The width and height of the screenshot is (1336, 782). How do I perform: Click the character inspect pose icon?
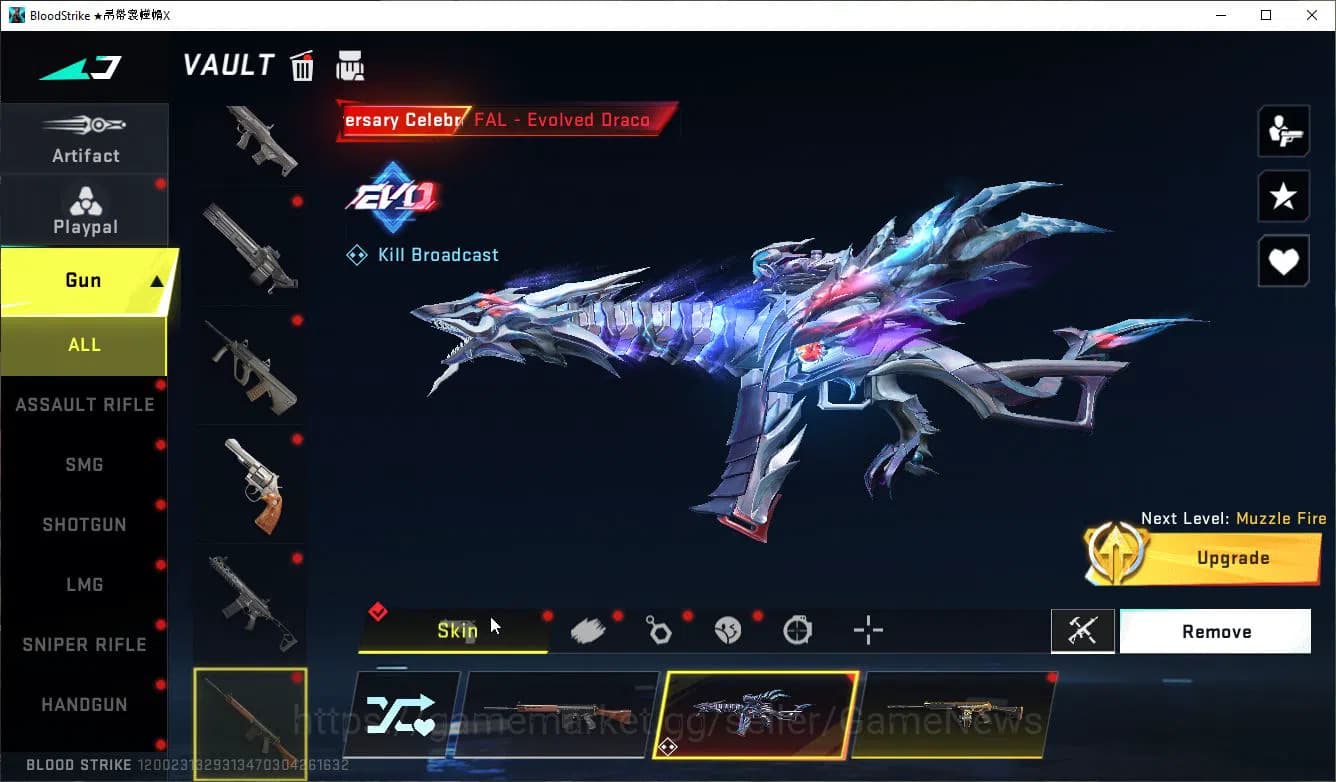tap(1283, 130)
